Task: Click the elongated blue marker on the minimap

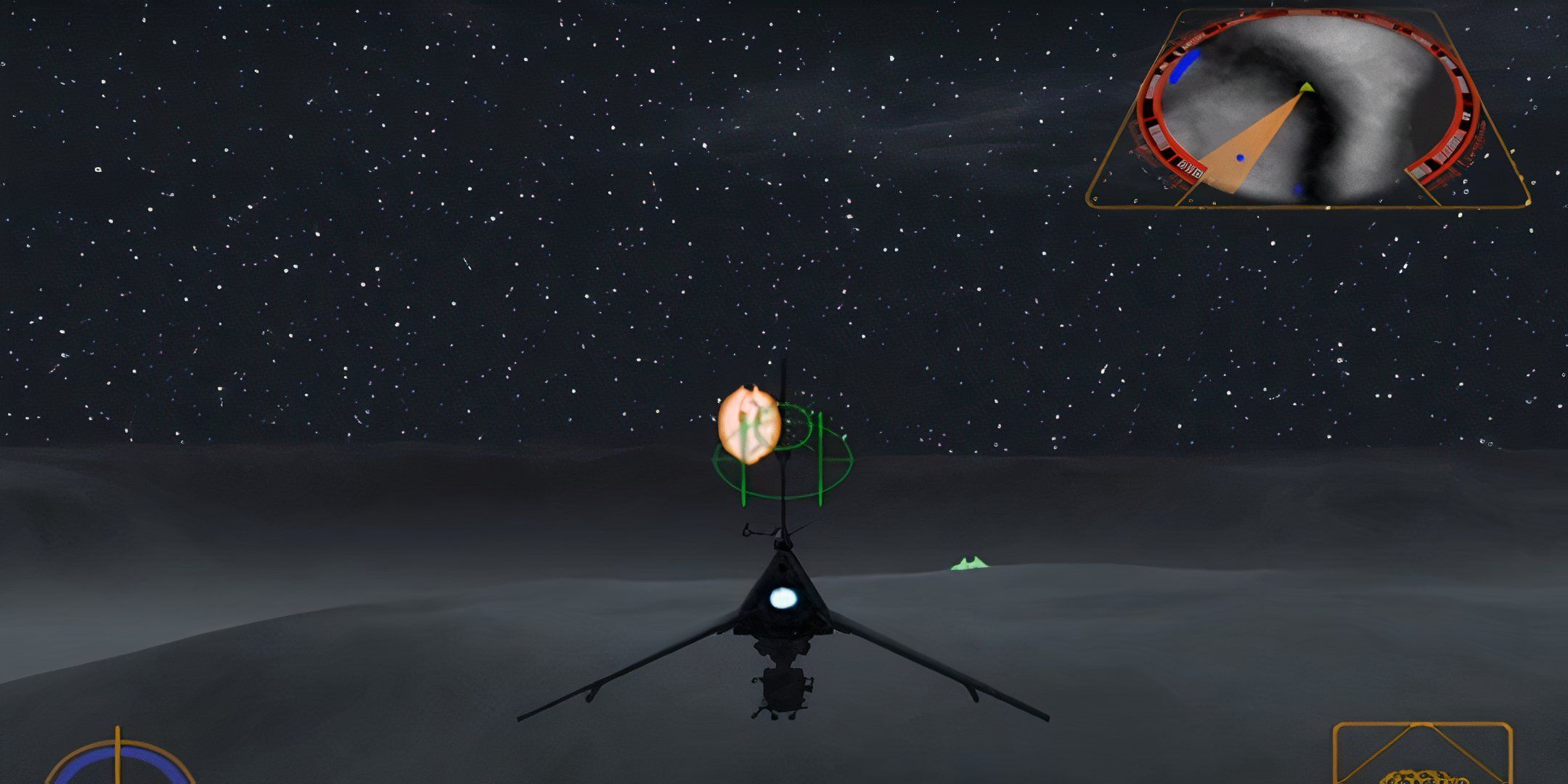Action: (x=1186, y=65)
